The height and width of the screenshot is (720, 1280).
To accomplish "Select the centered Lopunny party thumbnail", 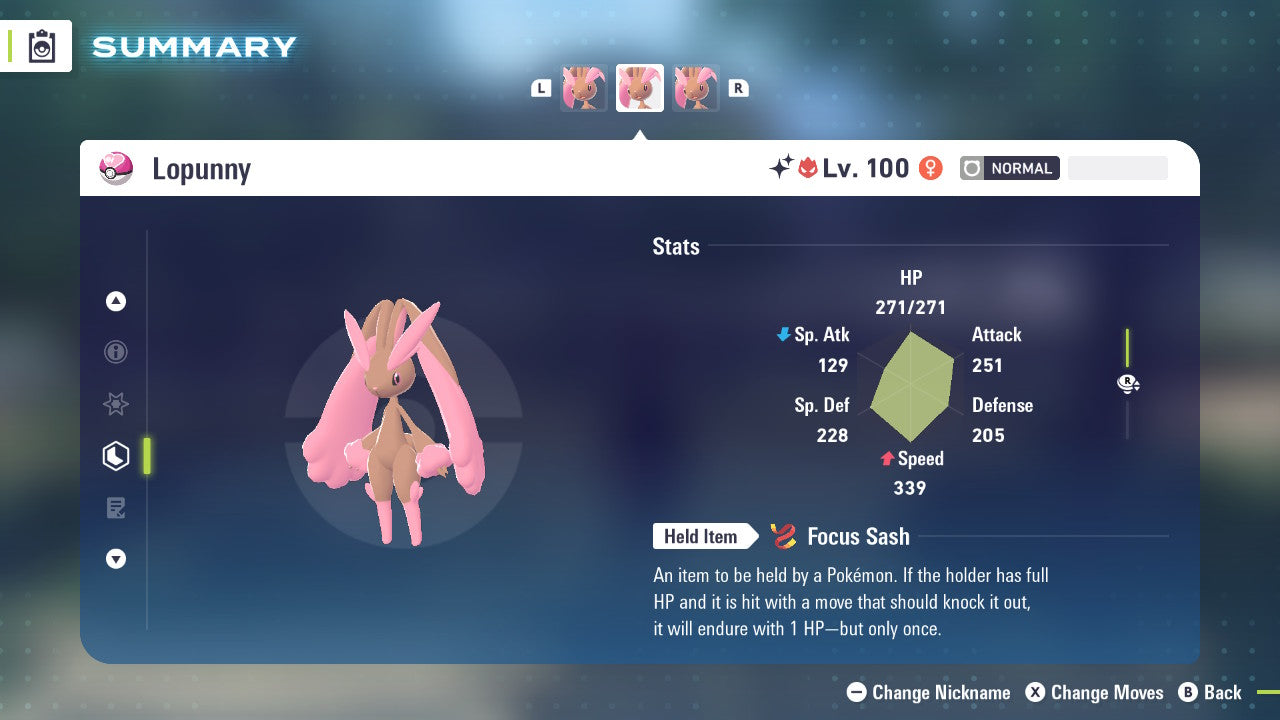I will (640, 88).
